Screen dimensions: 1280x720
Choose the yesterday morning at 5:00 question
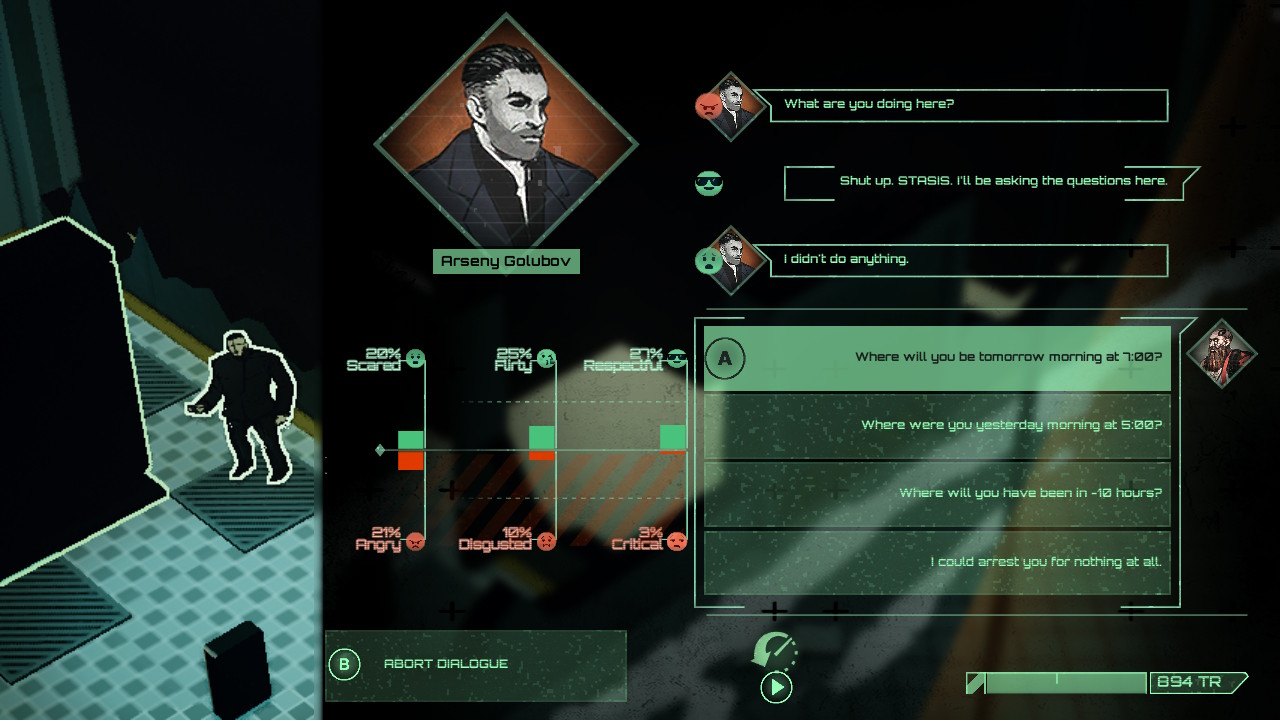click(x=937, y=426)
